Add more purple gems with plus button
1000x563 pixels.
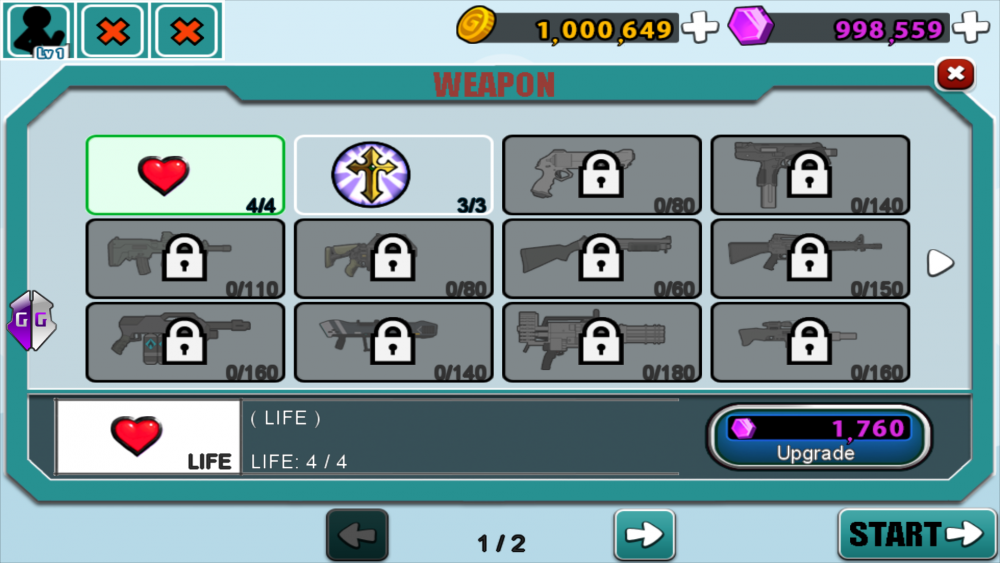point(970,27)
